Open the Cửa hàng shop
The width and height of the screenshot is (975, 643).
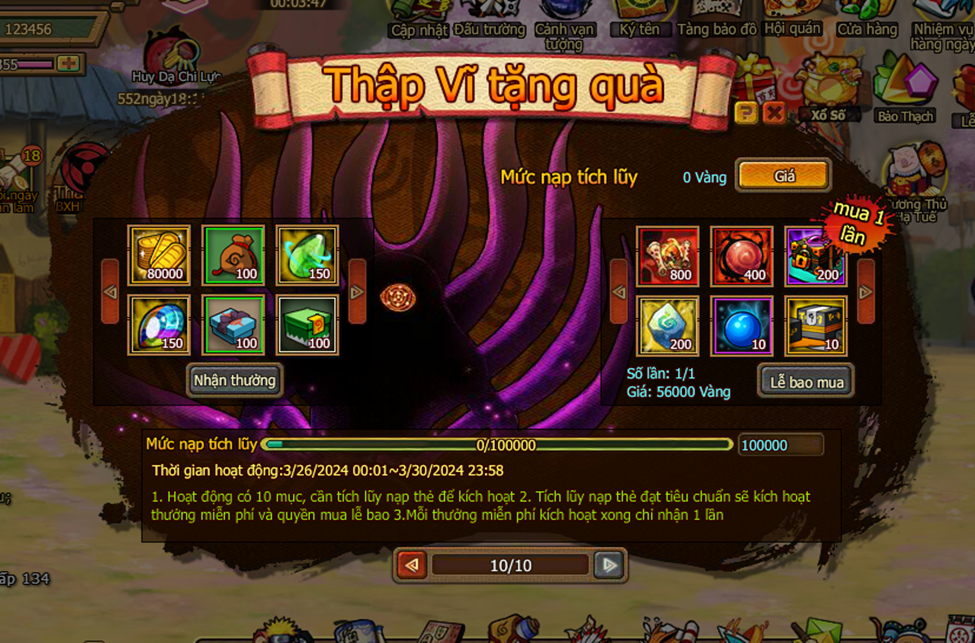click(x=866, y=18)
